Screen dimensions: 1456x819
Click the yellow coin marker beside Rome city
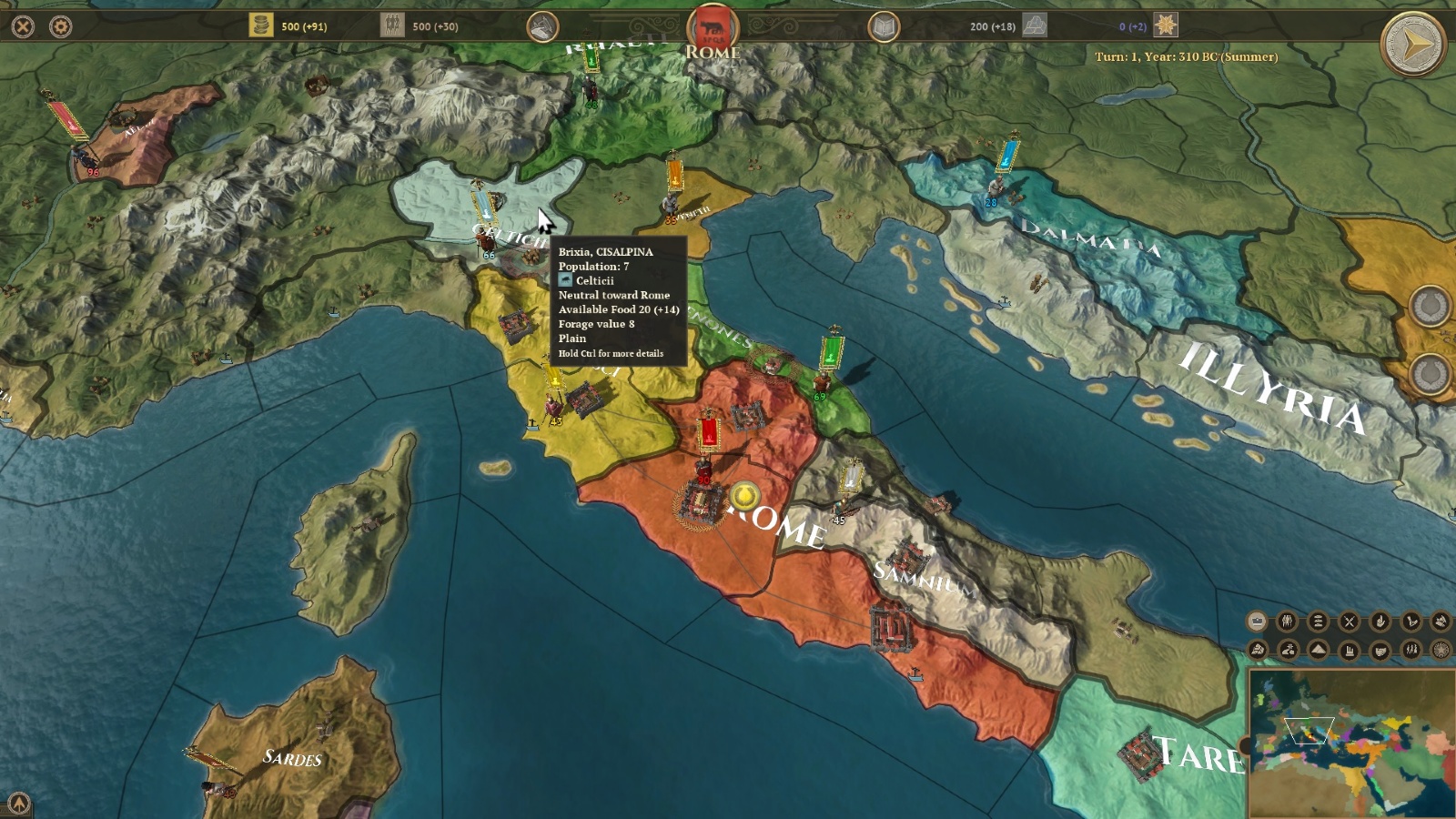[x=744, y=497]
